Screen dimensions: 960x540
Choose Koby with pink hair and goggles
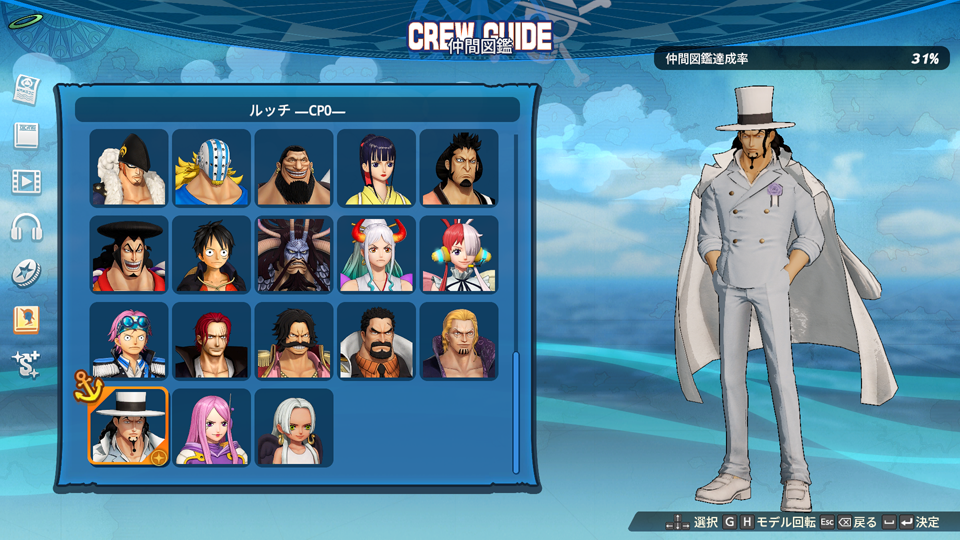point(129,342)
